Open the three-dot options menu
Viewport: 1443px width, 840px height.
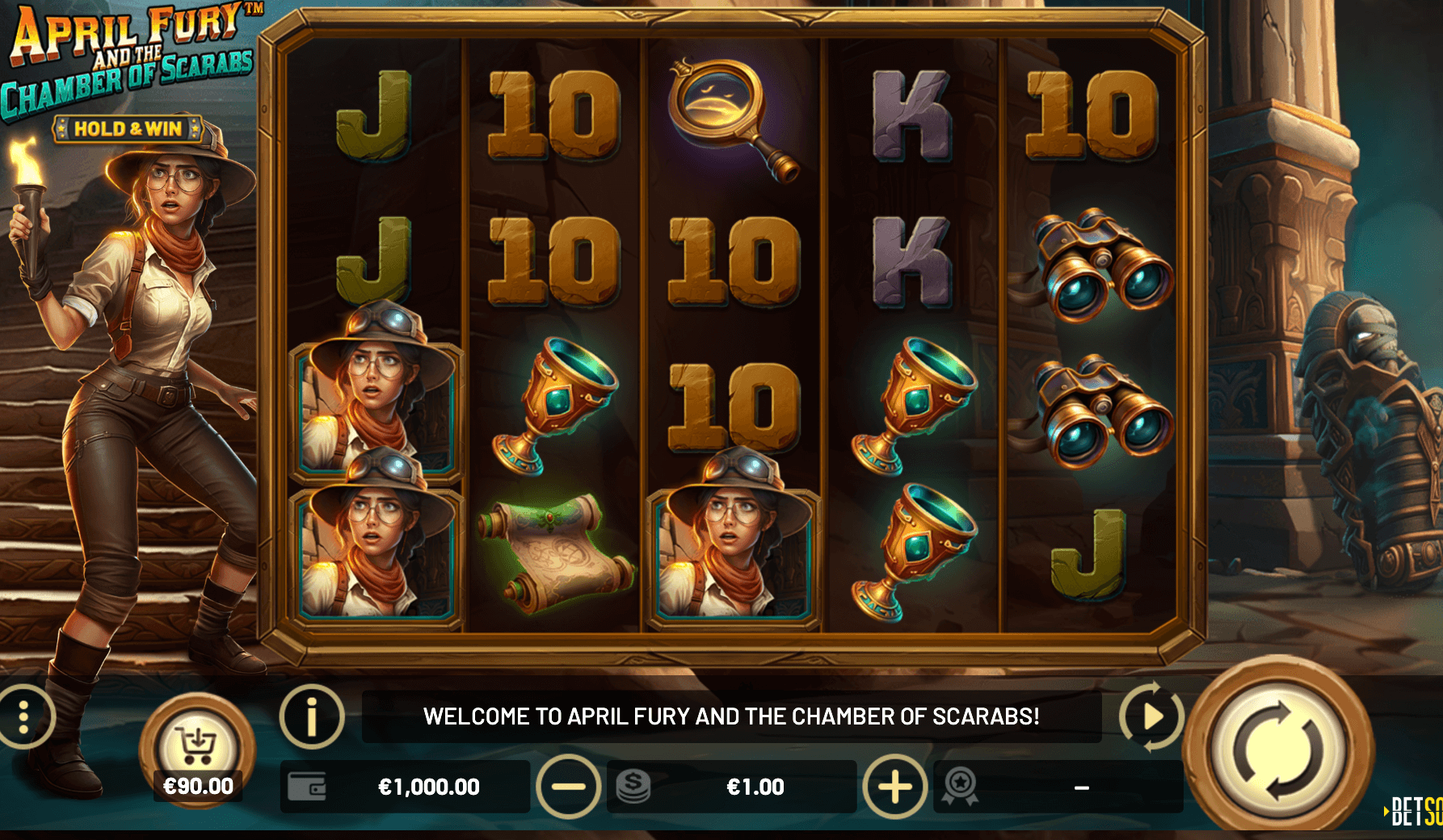(x=24, y=716)
